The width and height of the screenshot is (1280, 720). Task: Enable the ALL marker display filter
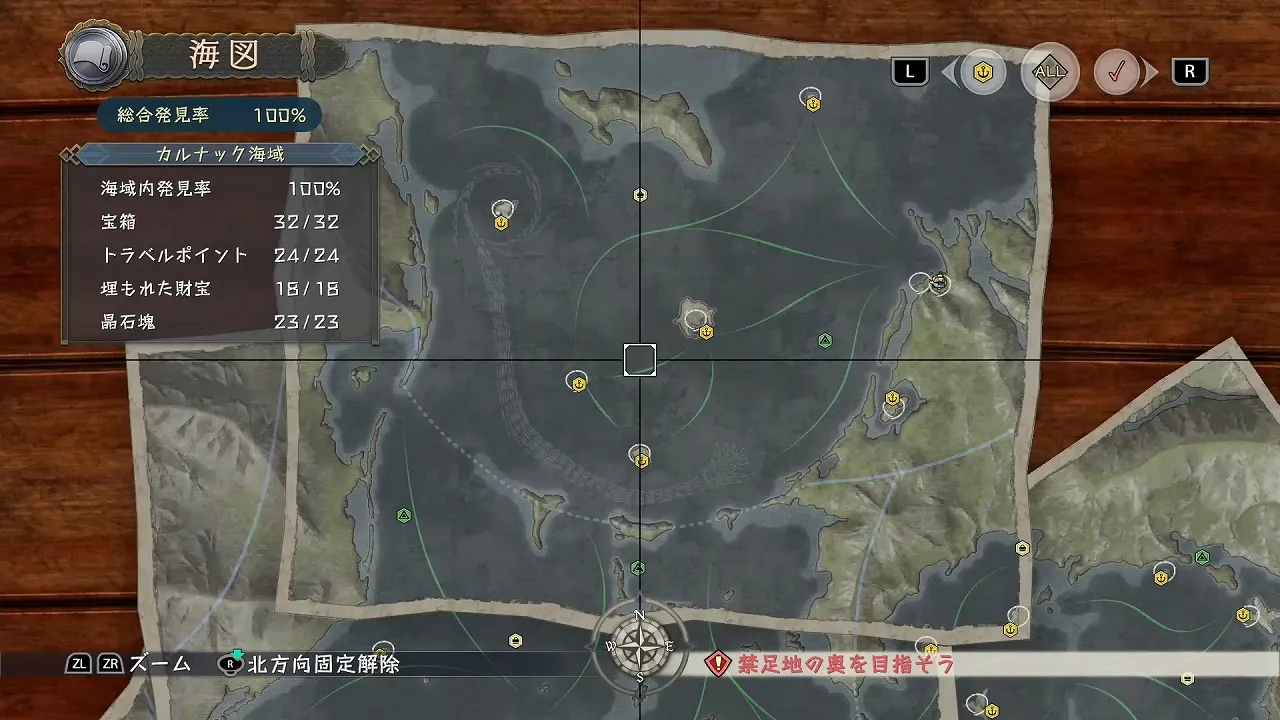[1049, 71]
